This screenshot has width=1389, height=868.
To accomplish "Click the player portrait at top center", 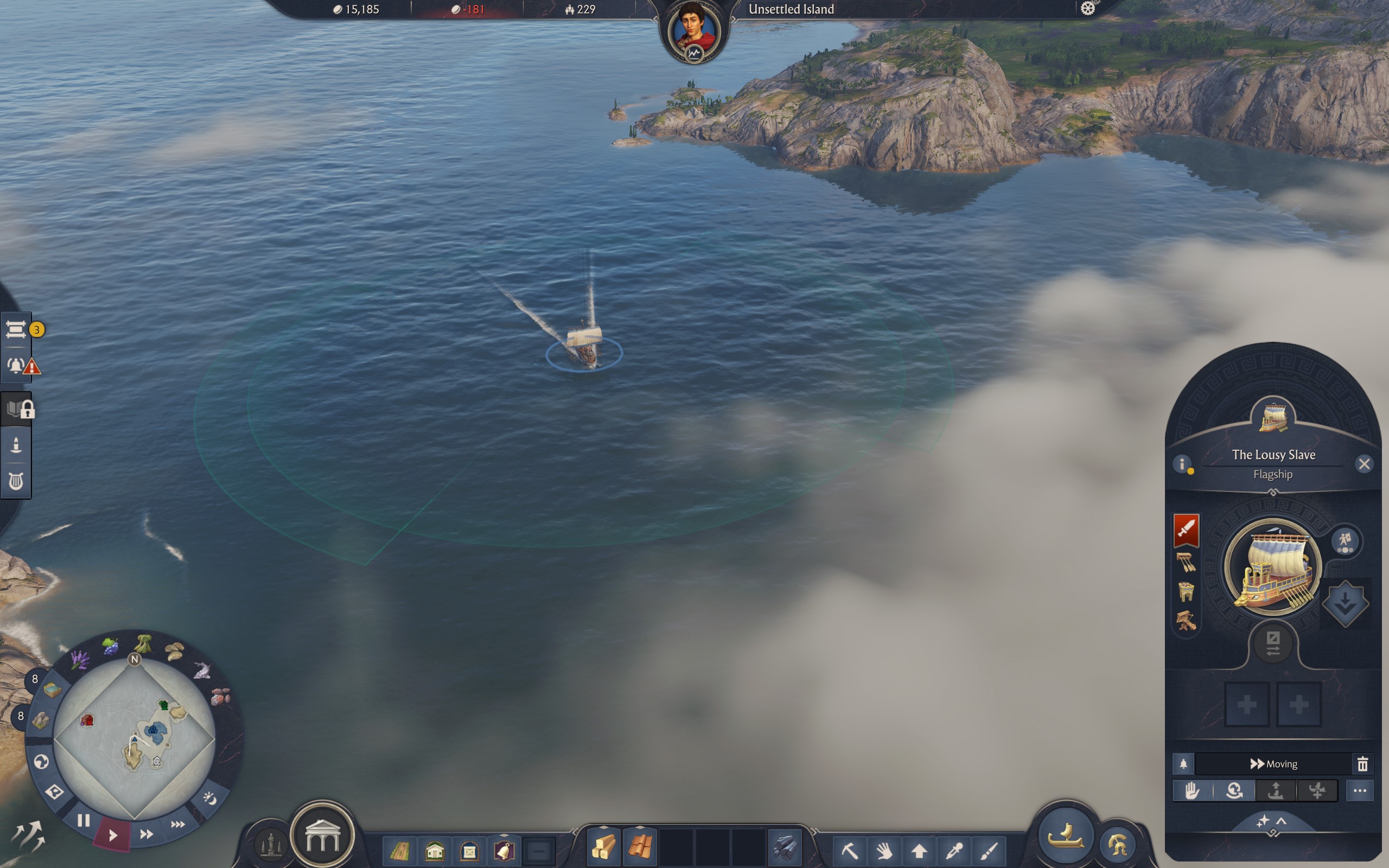I will point(694,30).
